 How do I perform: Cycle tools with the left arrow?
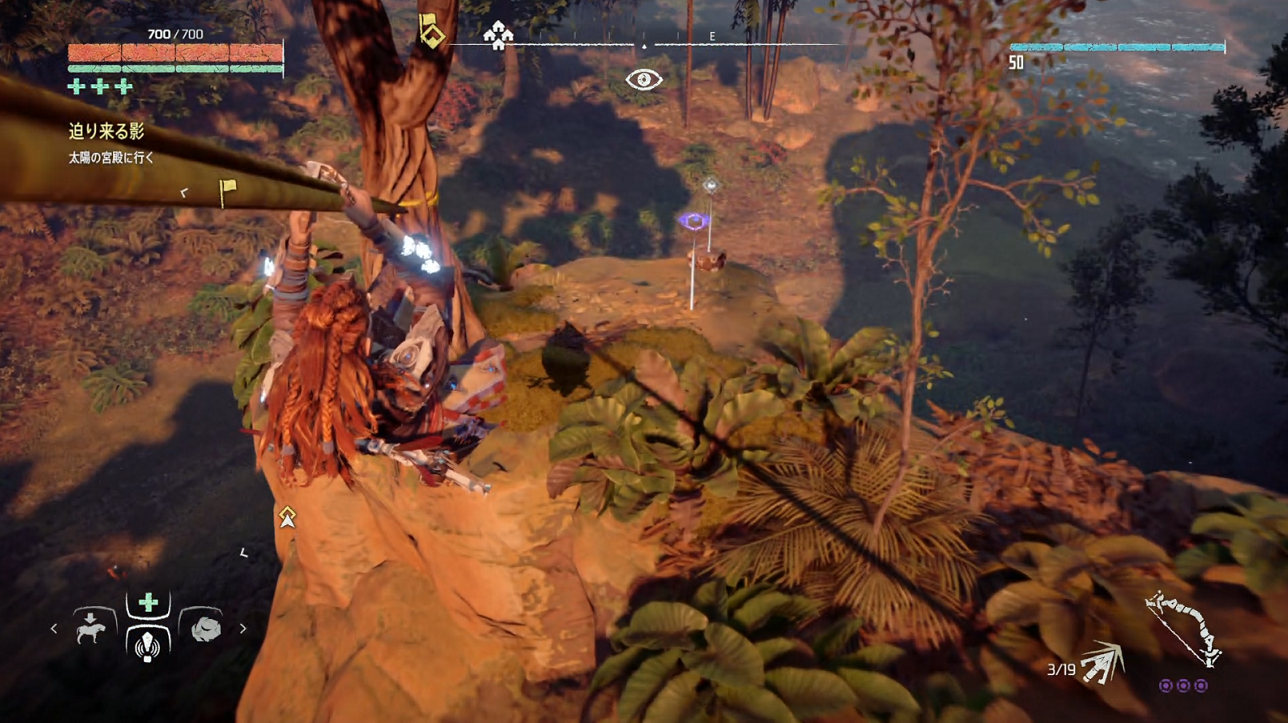coord(55,629)
